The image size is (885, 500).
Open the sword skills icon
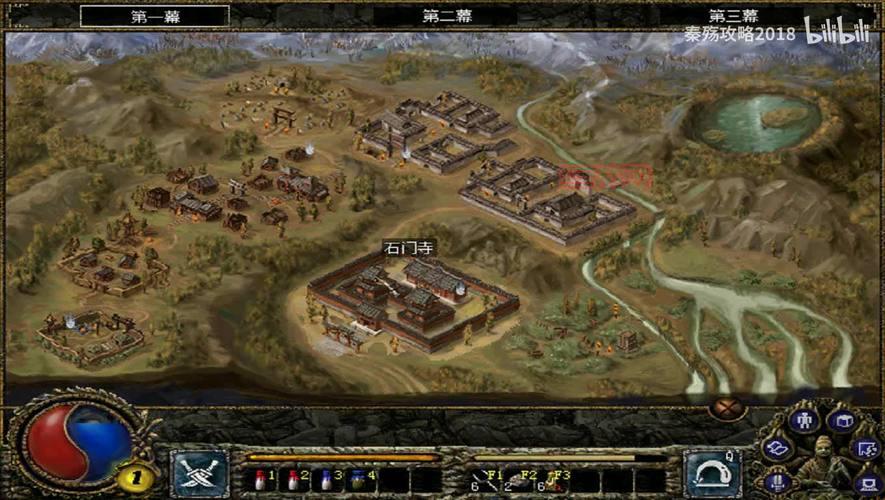click(778, 484)
